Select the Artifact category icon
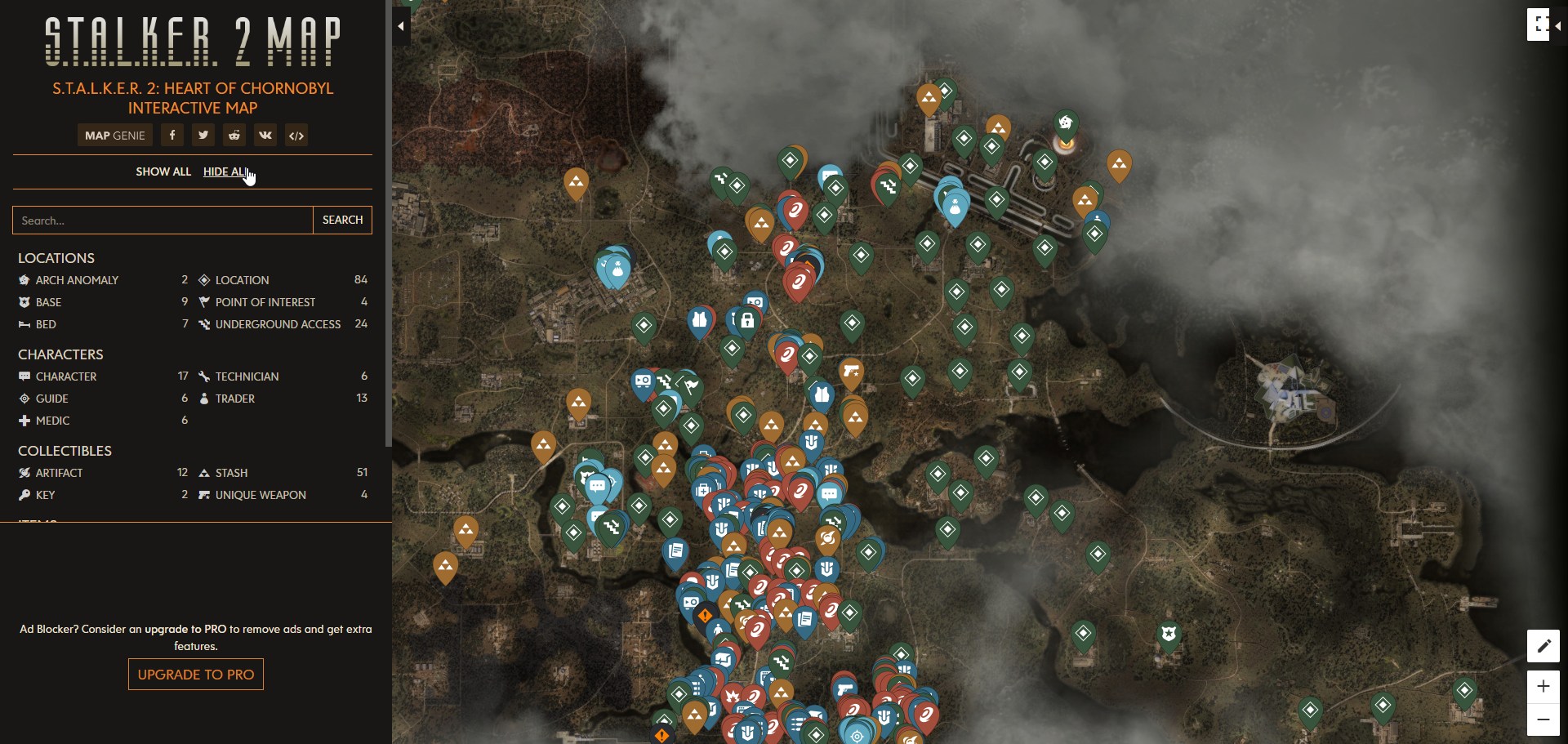The image size is (1568, 744). (x=24, y=473)
